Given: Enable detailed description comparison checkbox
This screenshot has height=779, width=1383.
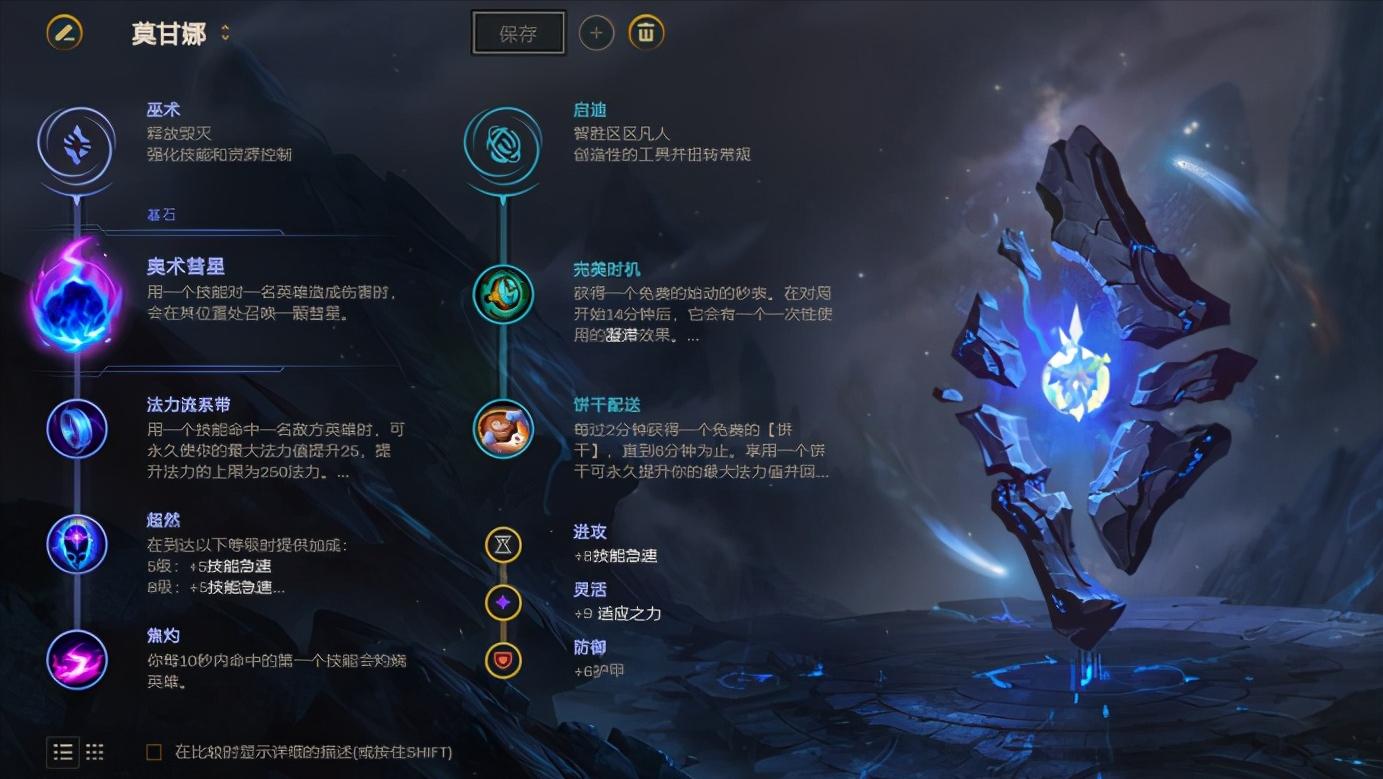Looking at the screenshot, I should coord(153,752).
